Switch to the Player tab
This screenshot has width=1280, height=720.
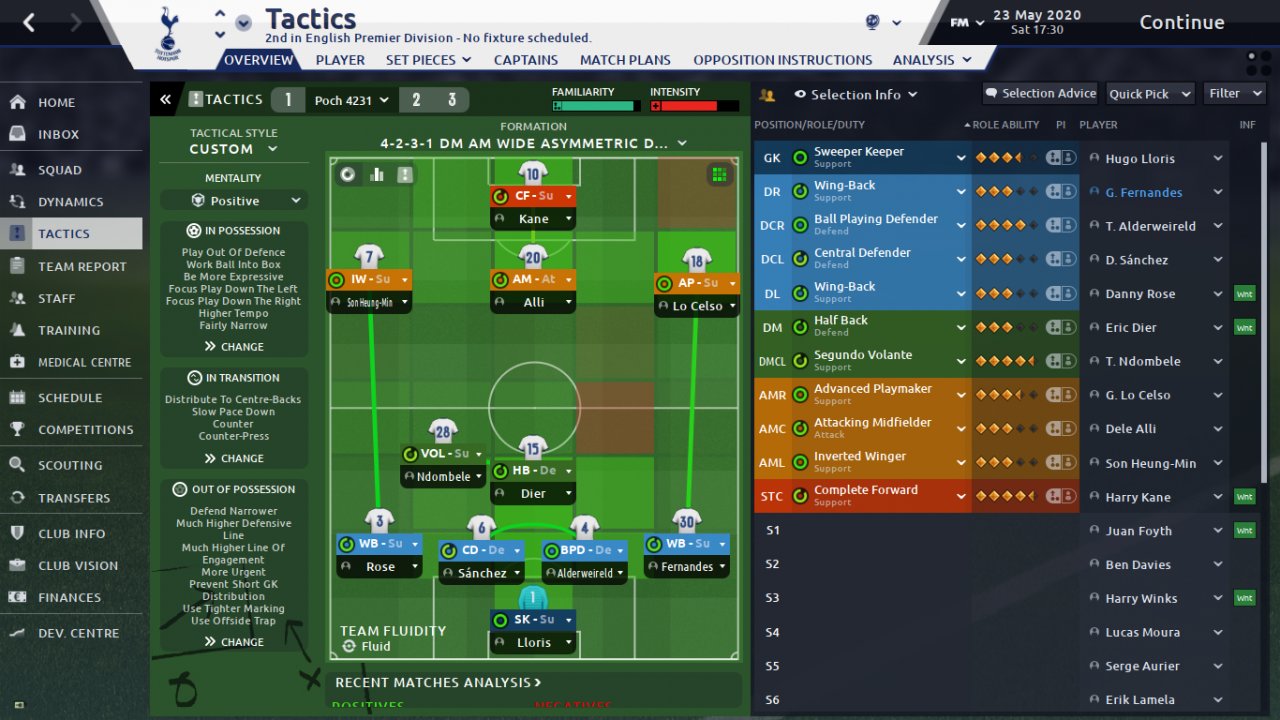coord(340,60)
